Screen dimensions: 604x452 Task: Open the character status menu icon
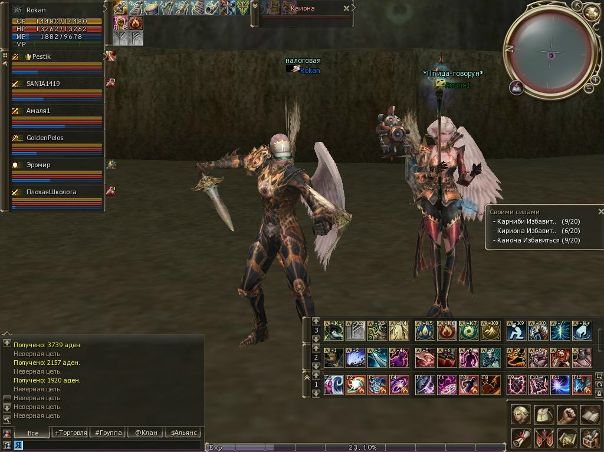point(521,415)
